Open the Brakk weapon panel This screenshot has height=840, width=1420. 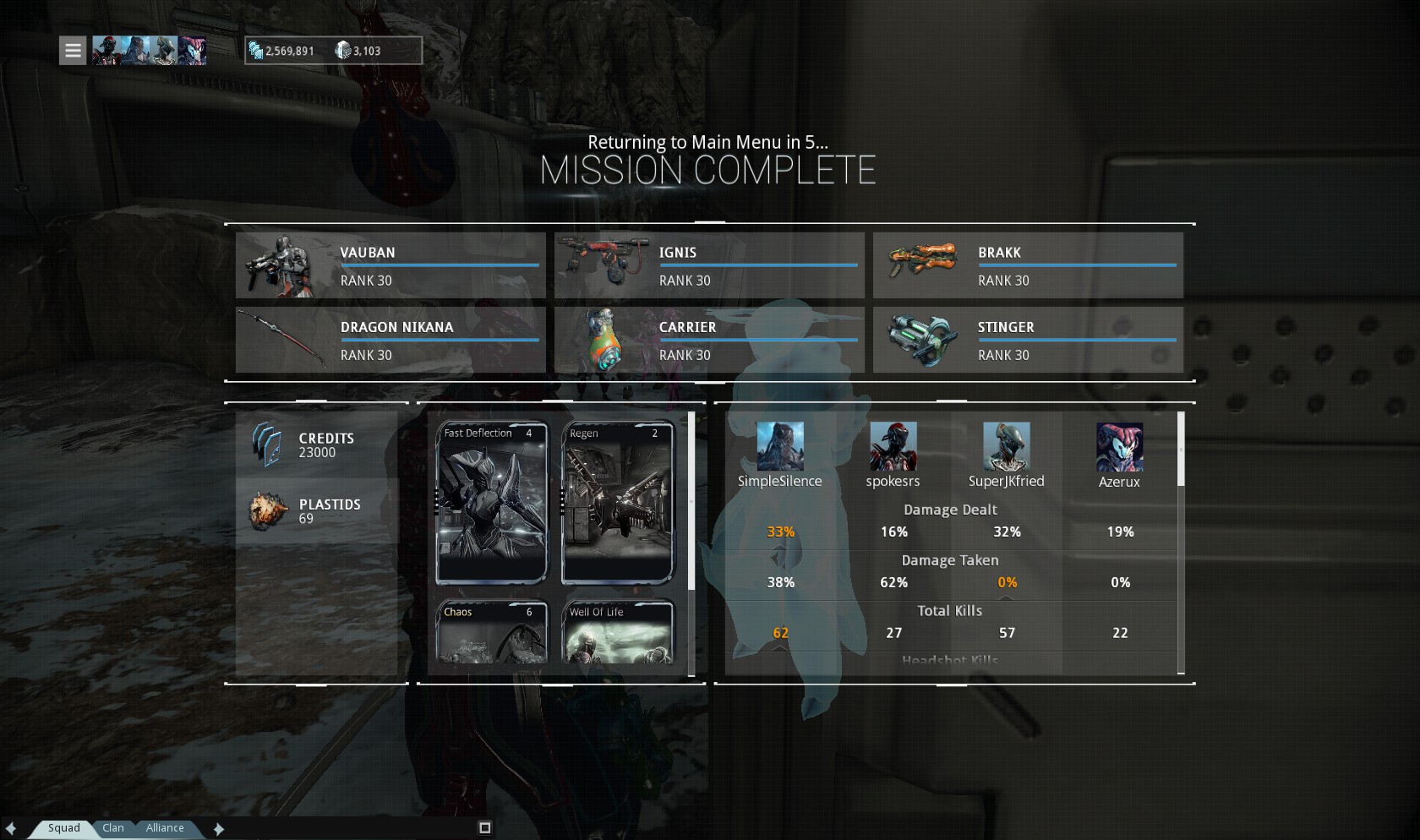pos(1028,265)
